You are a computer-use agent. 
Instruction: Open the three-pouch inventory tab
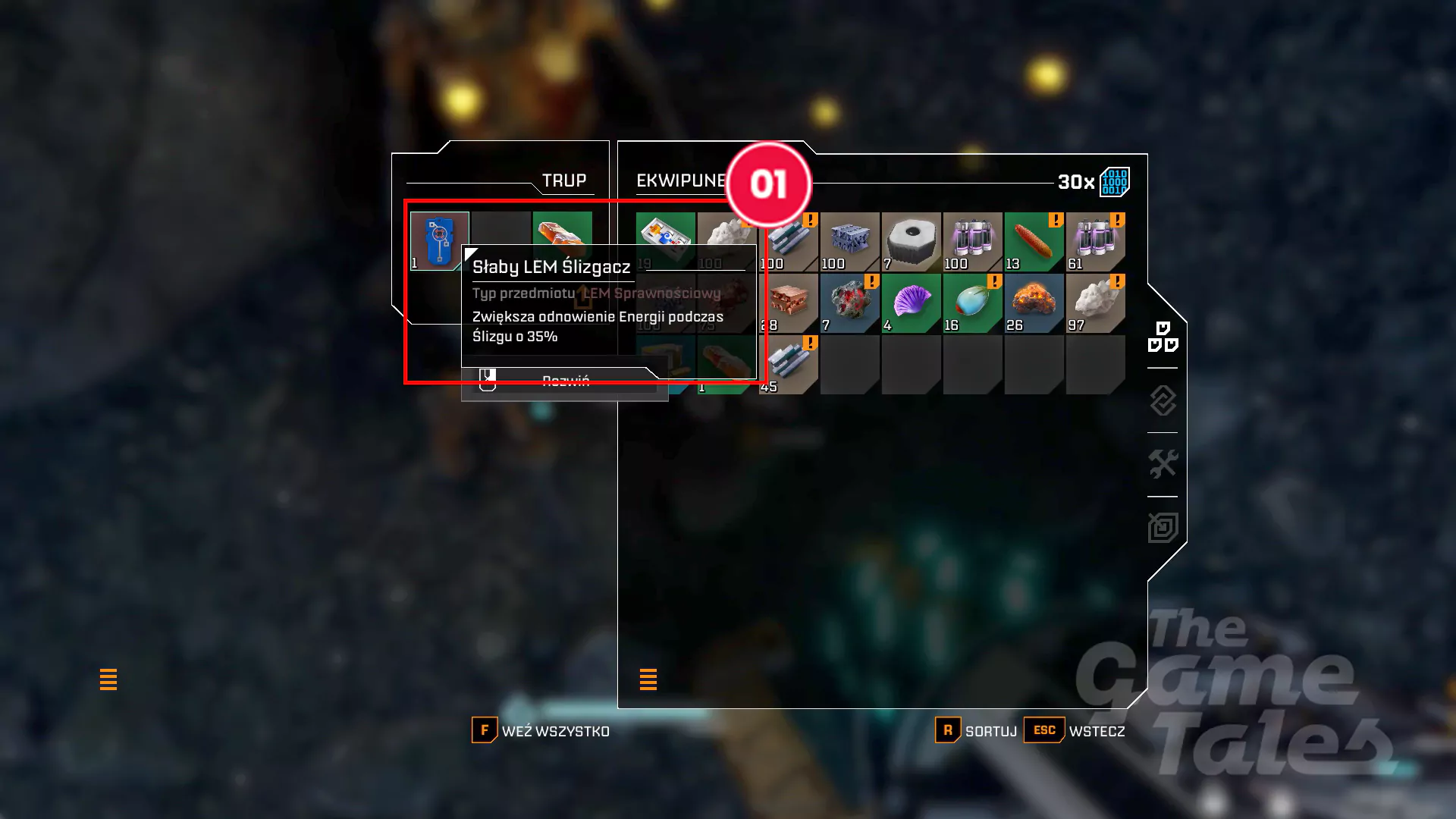pos(1163,337)
